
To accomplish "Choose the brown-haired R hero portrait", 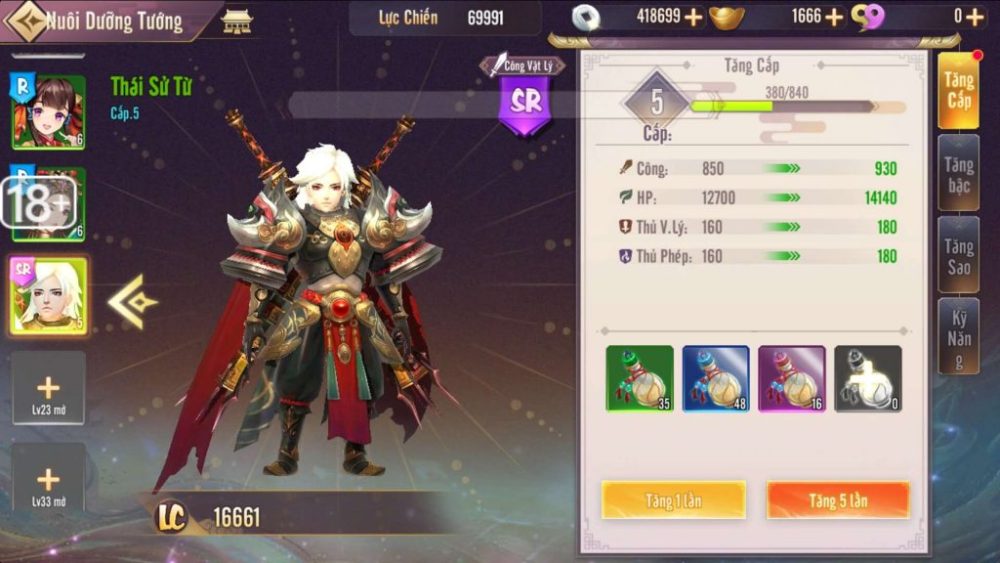I will (48, 112).
